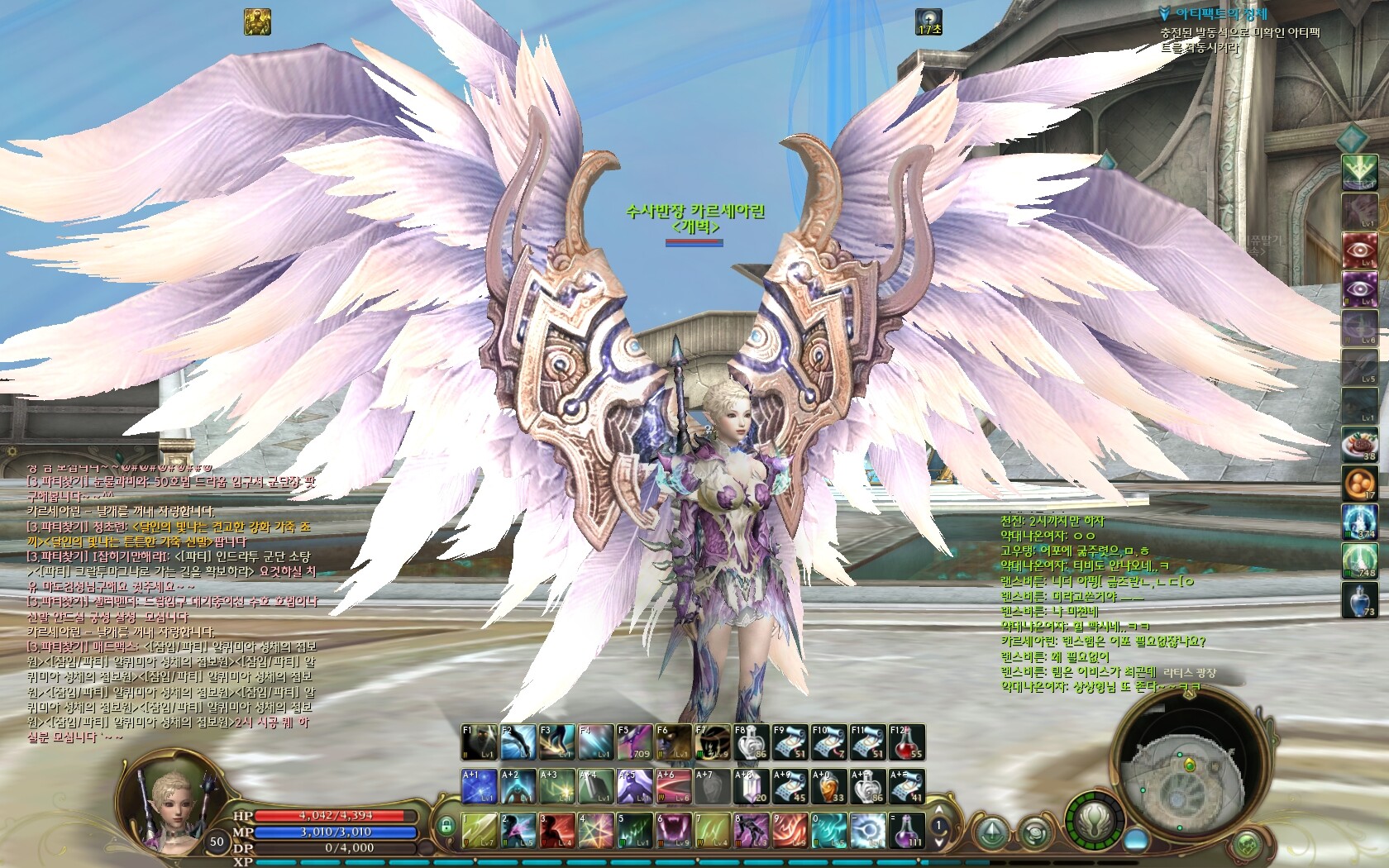Viewport: 1389px width, 868px height.
Task: Activate the F1 hooded figure skill
Action: pos(478,742)
